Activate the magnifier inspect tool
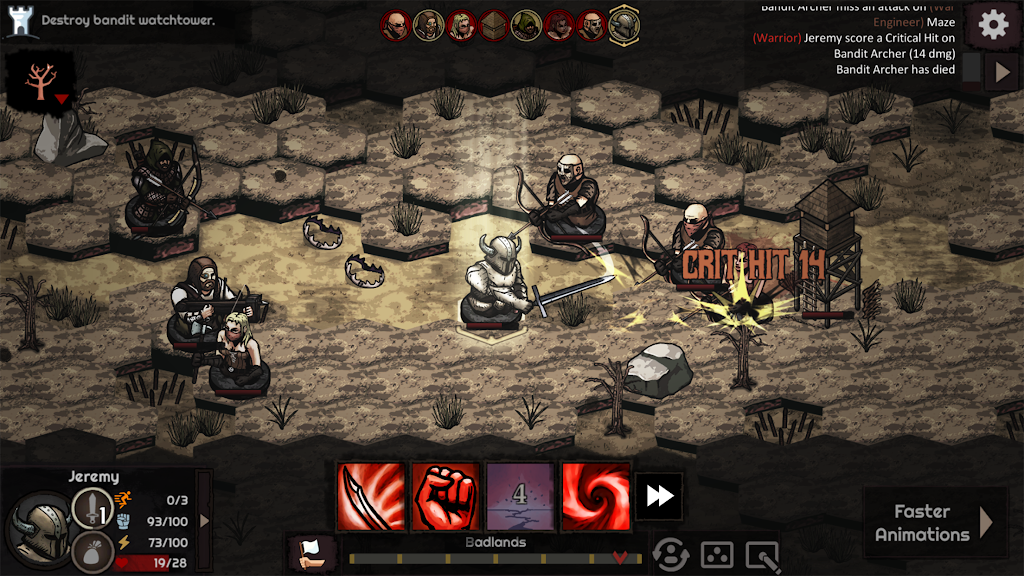The image size is (1024, 576). [x=764, y=554]
